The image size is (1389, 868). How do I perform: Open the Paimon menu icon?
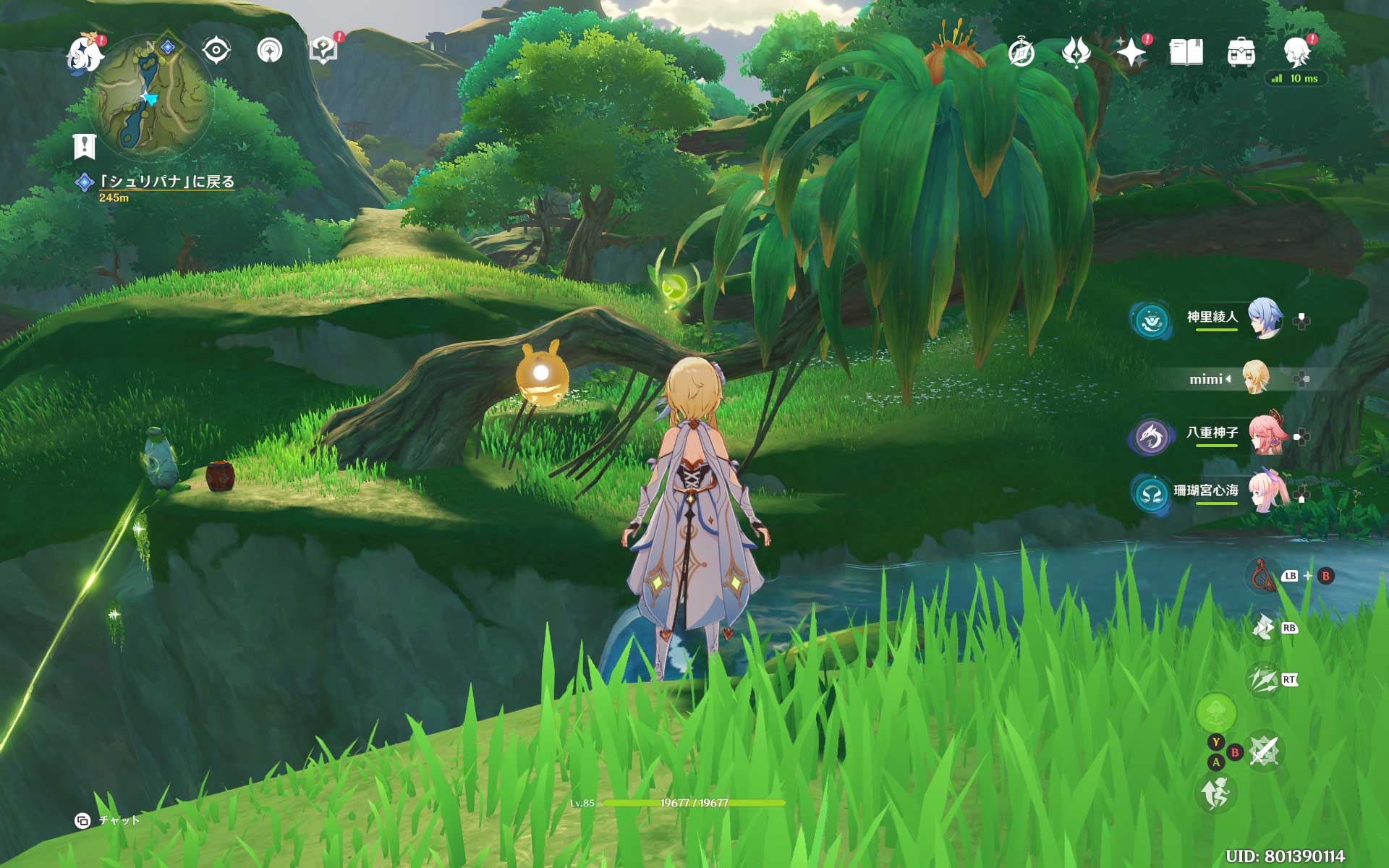pos(85,54)
